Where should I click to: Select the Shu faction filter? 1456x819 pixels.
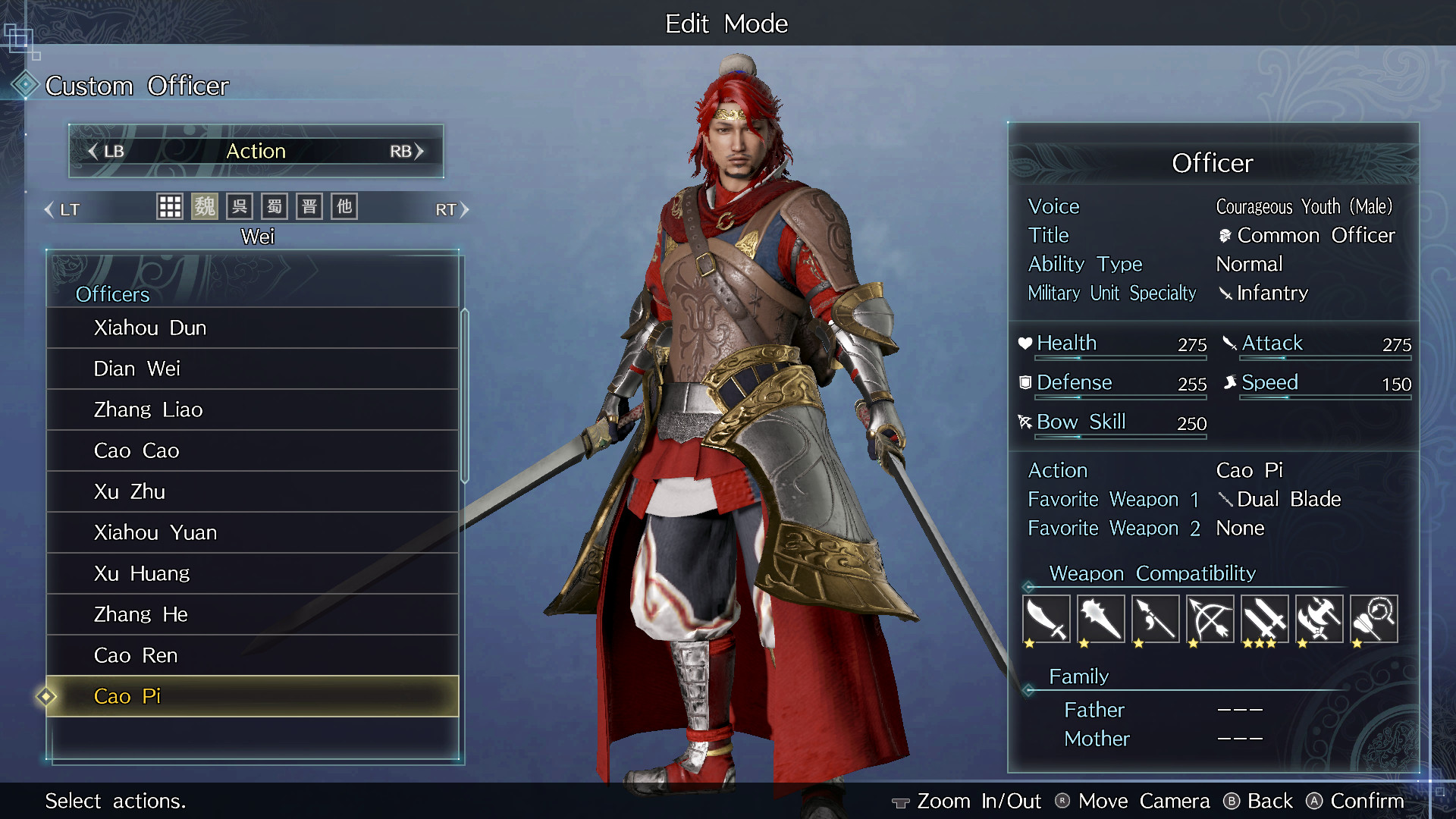click(274, 206)
